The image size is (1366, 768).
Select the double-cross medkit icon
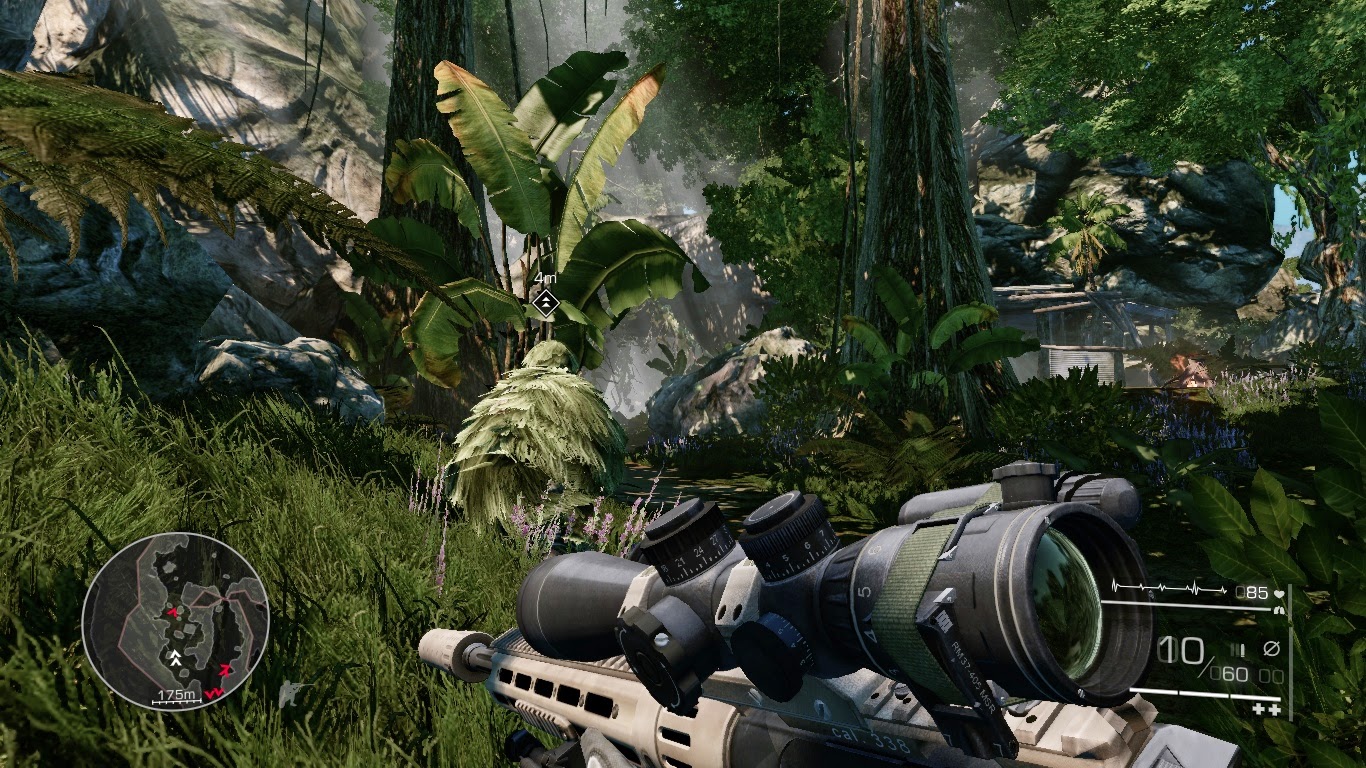pyautogui.click(x=1265, y=708)
